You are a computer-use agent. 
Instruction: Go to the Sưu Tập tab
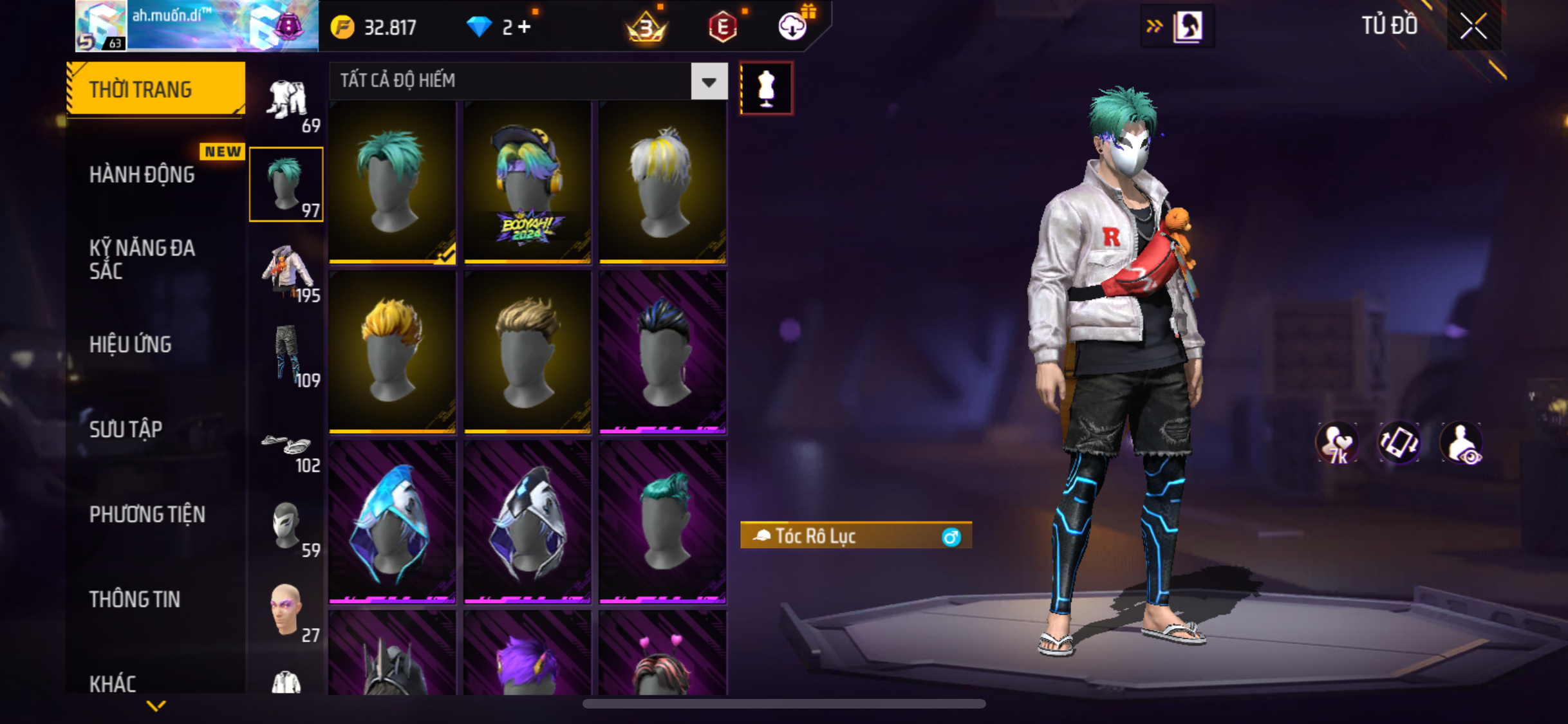click(x=126, y=429)
